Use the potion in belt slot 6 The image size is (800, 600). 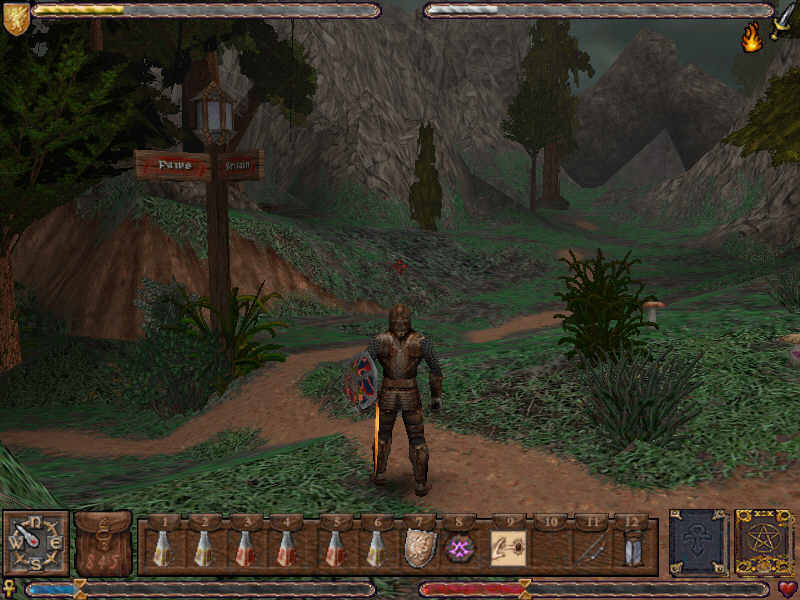pos(376,548)
